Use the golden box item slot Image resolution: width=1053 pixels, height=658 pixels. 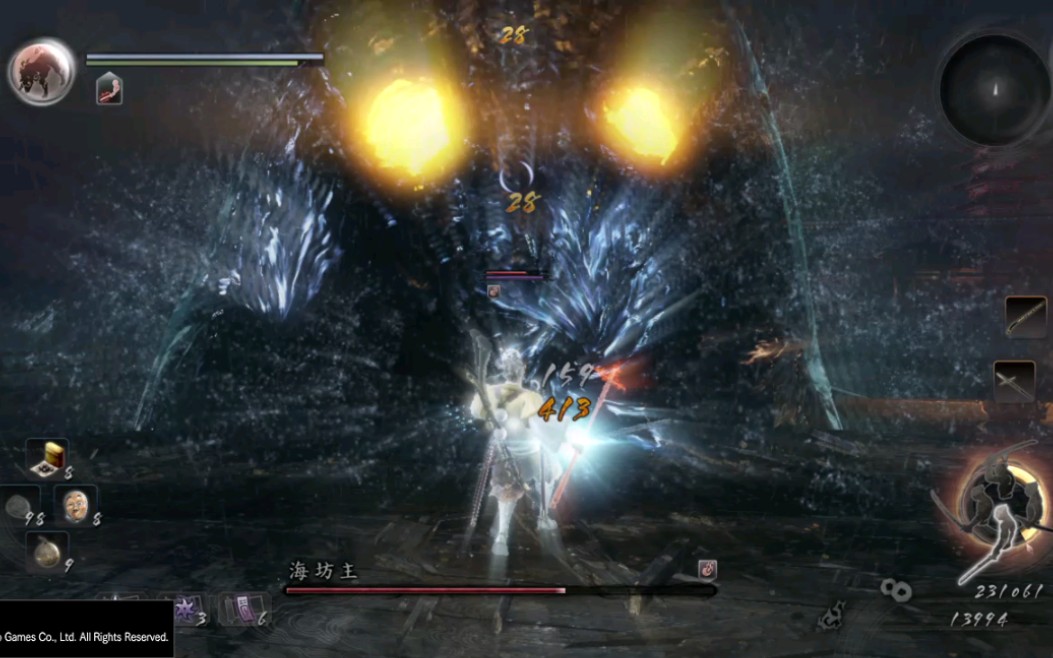46,459
